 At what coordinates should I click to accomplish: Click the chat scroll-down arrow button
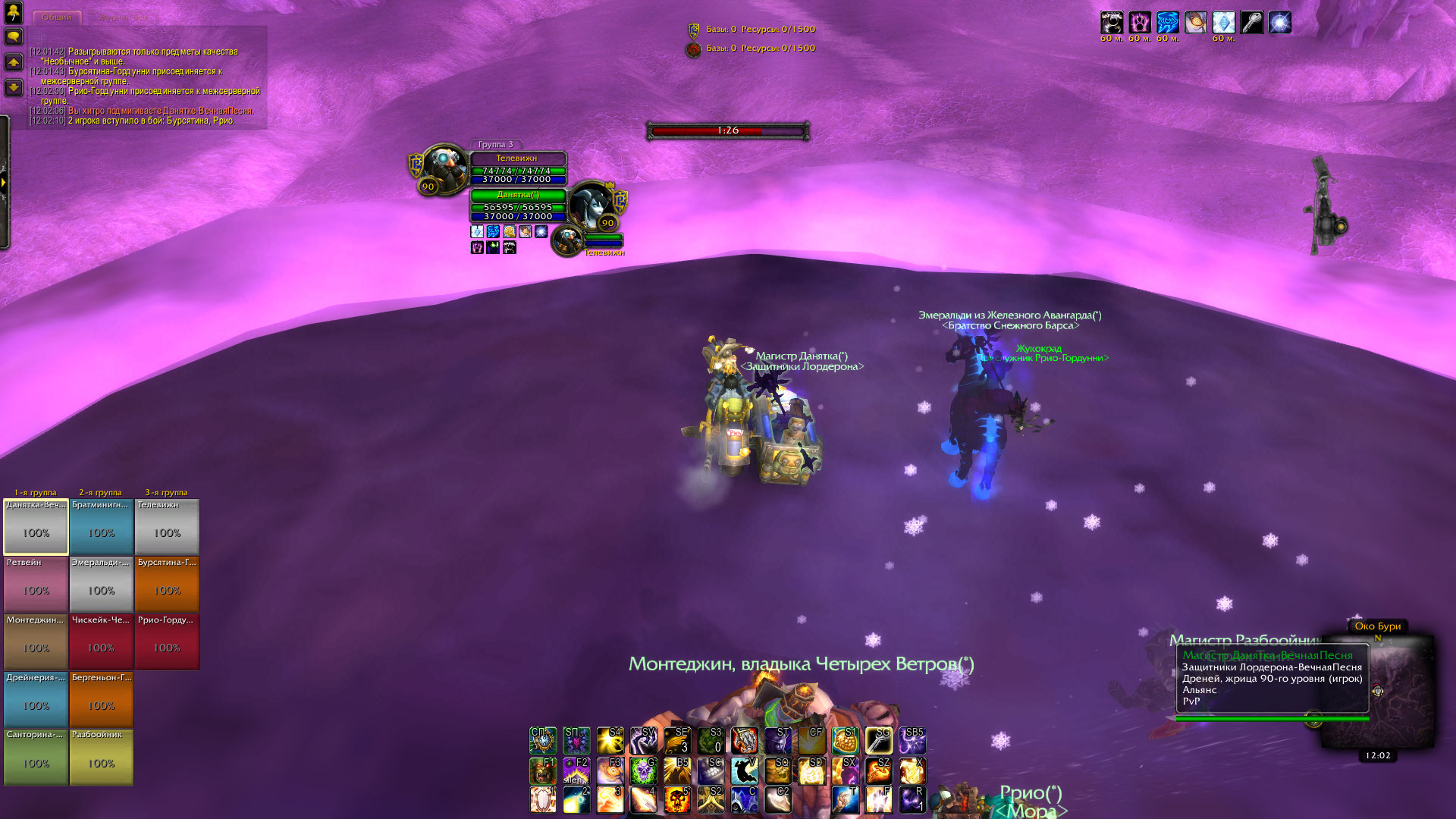coord(13,87)
